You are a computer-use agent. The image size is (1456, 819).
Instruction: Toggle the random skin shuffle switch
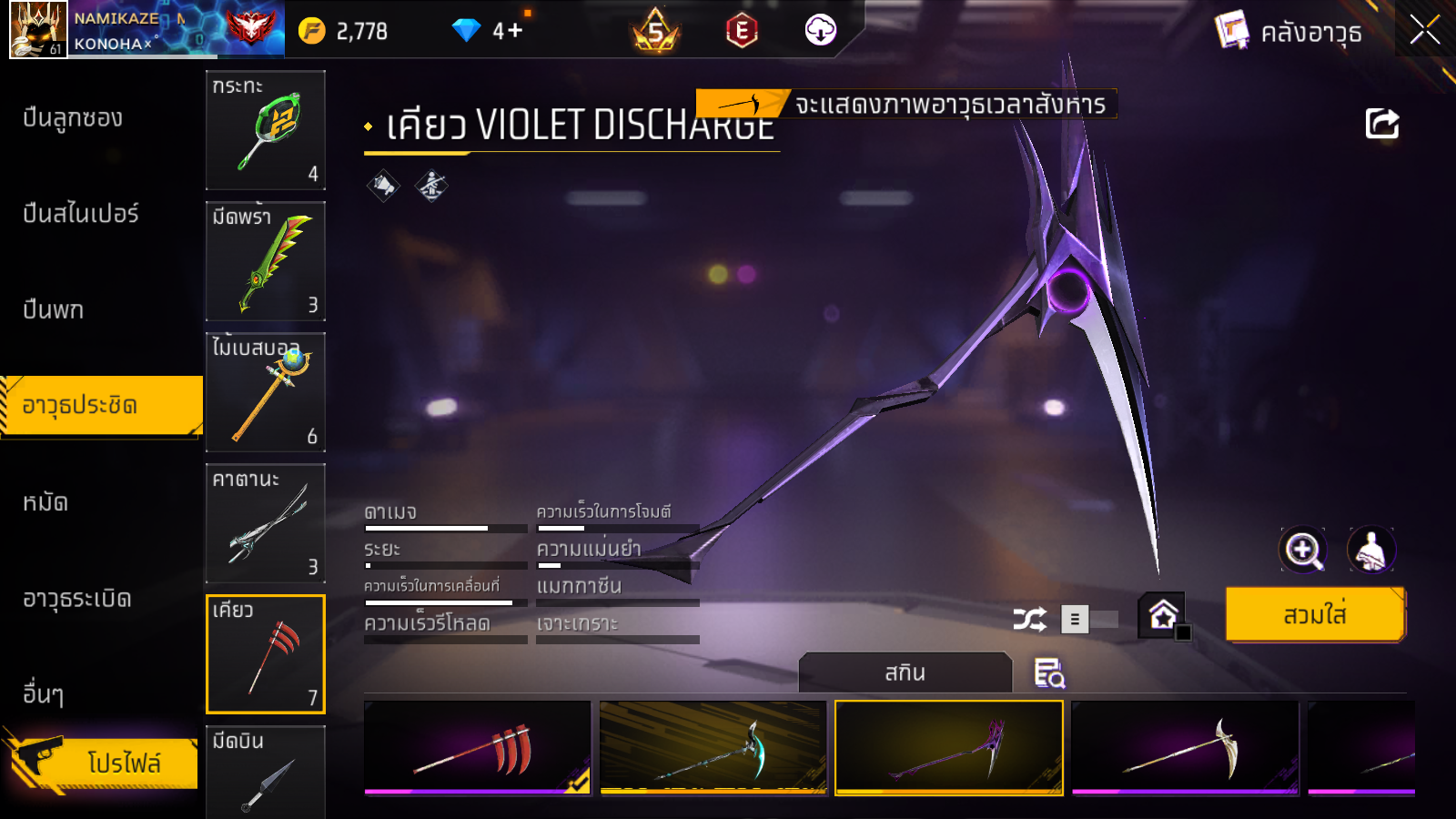(x=1089, y=620)
